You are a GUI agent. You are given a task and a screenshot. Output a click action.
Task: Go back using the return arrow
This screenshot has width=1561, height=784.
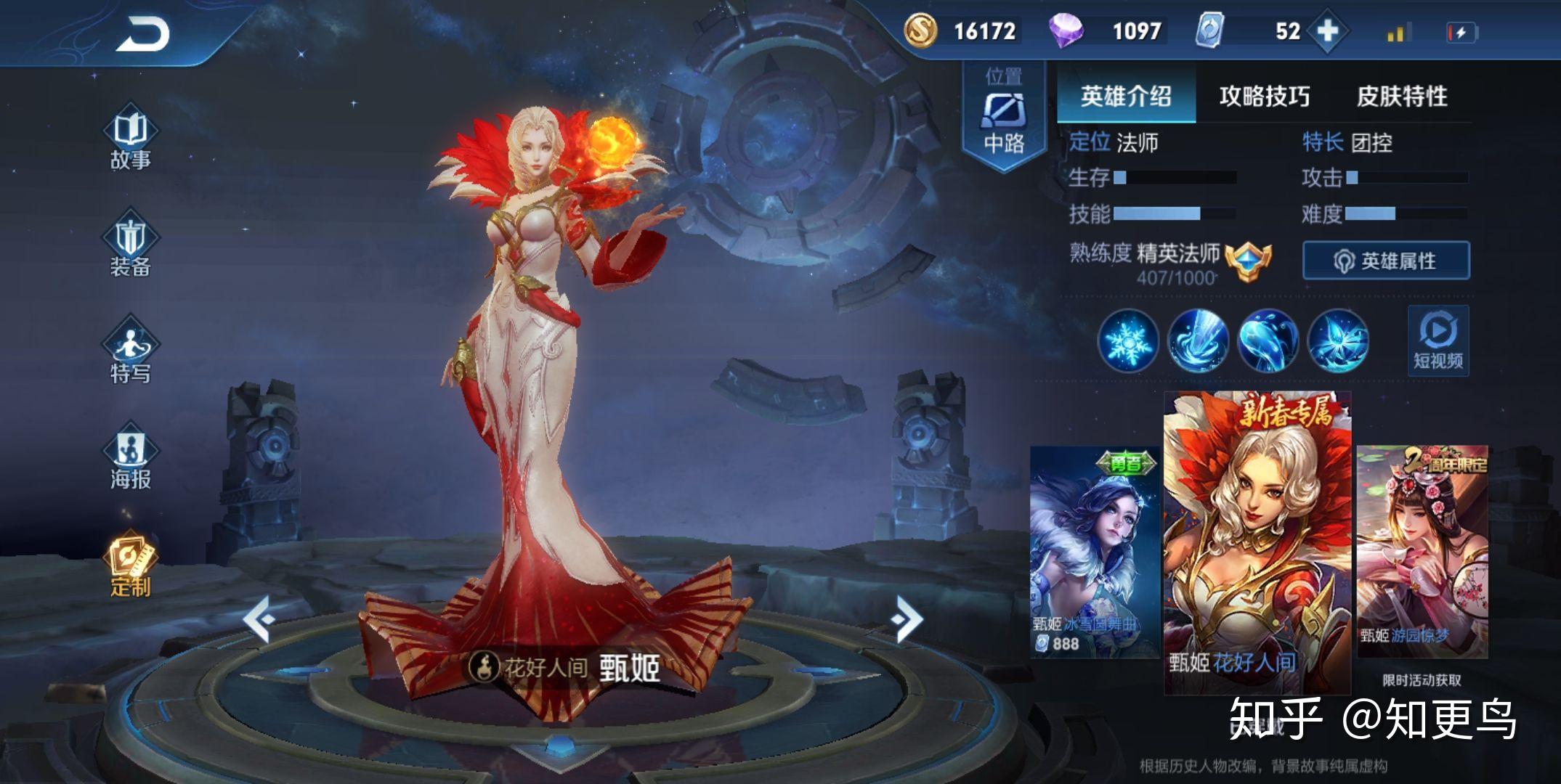point(142,35)
